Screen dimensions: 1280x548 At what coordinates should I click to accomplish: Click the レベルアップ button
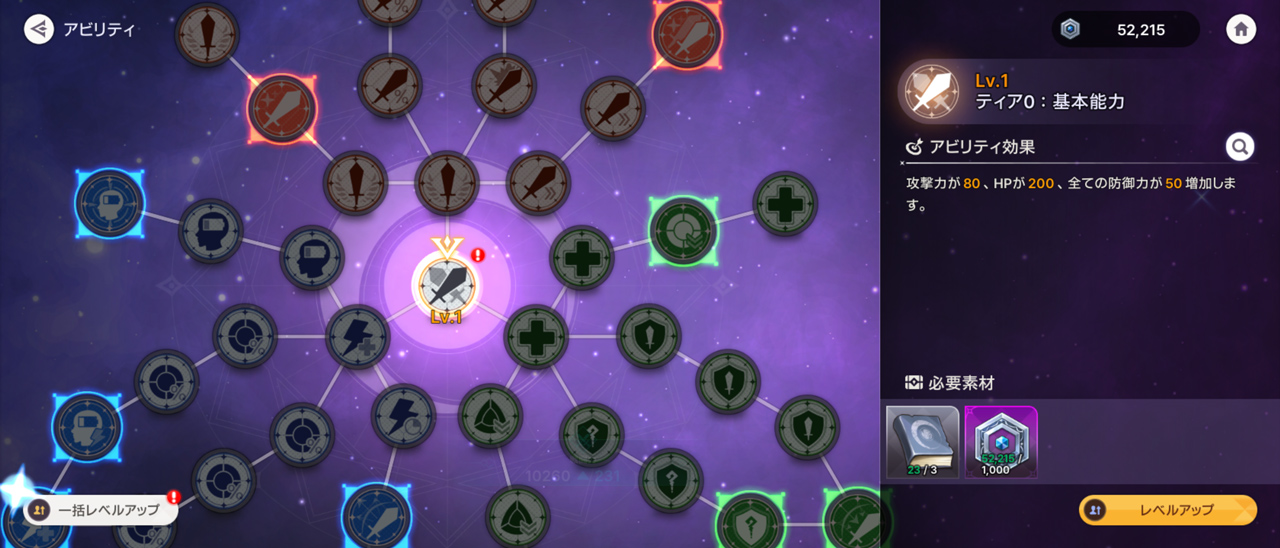click(1167, 510)
